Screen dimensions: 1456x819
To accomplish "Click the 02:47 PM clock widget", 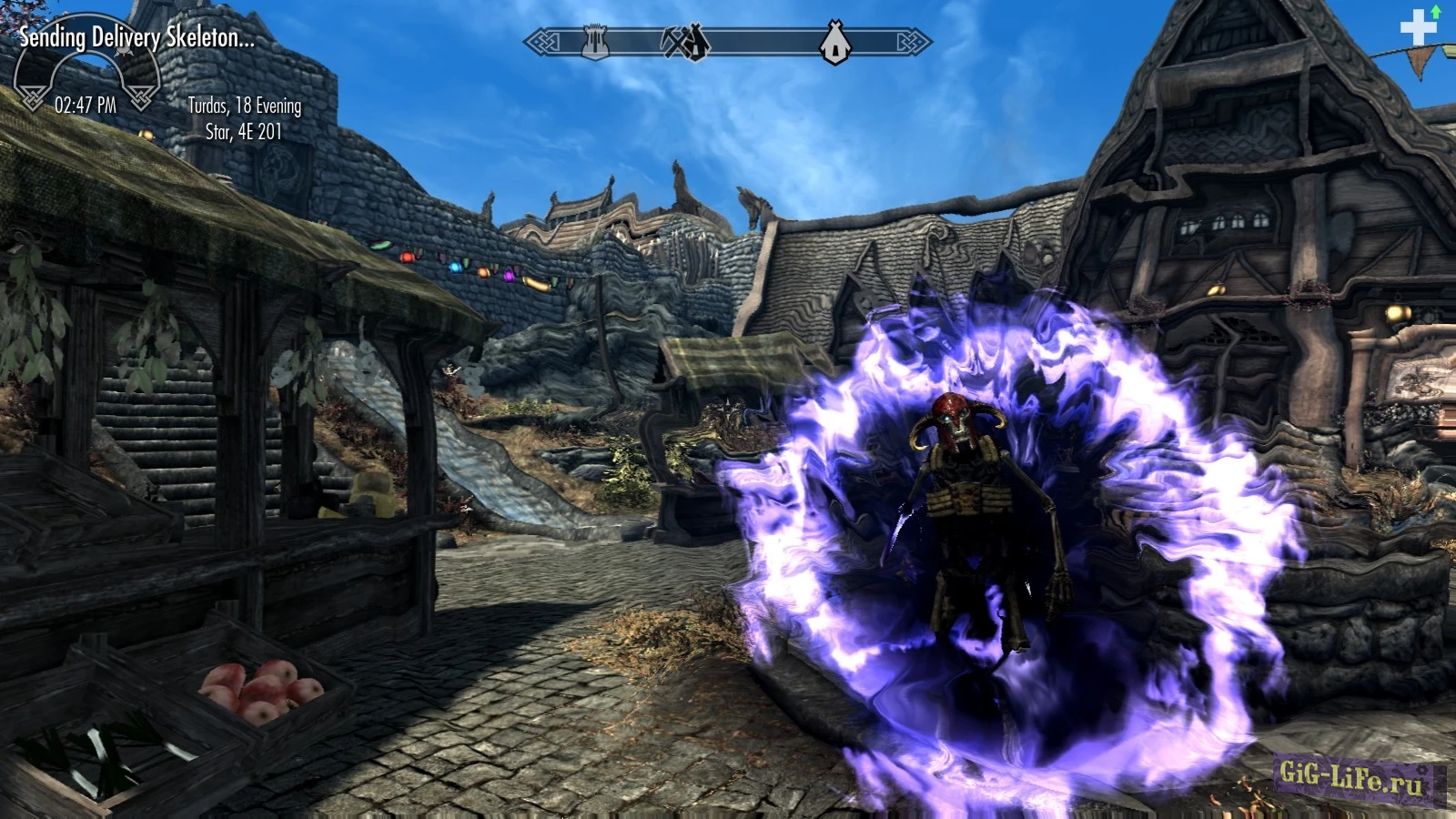I will click(86, 105).
